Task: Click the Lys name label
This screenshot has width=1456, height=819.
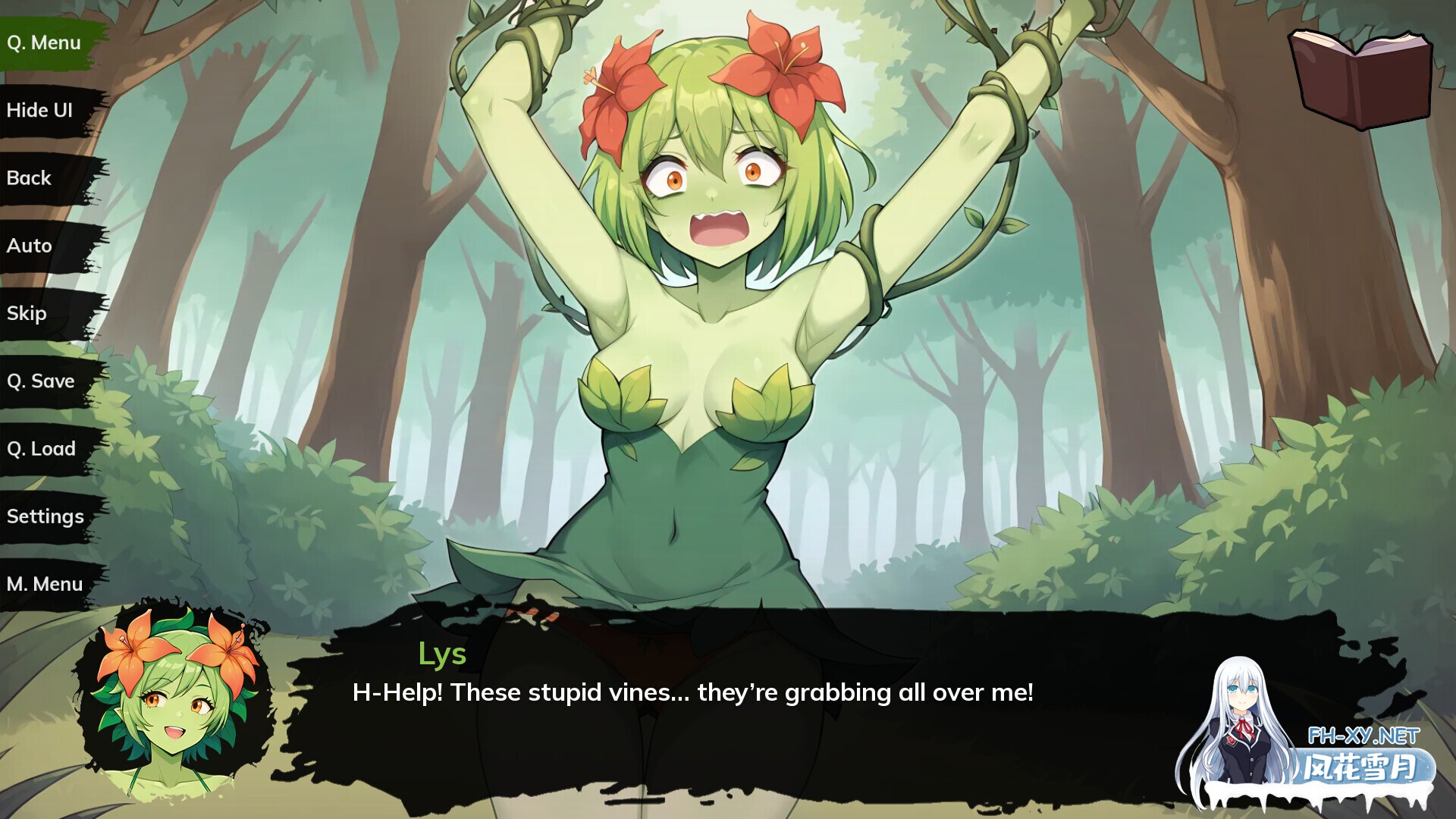Action: coord(444,655)
